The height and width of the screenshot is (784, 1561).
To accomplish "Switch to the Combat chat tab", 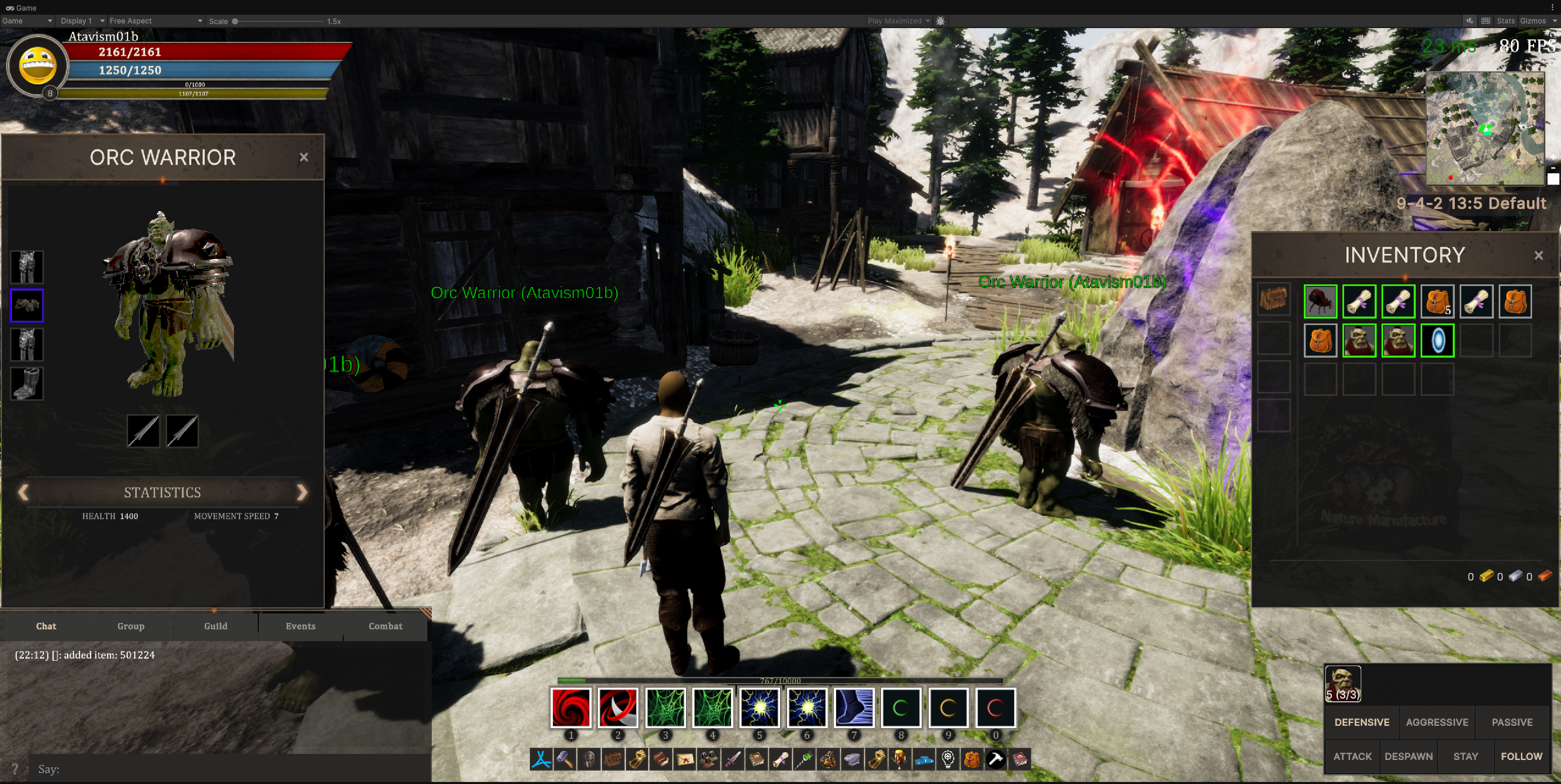I will click(385, 626).
